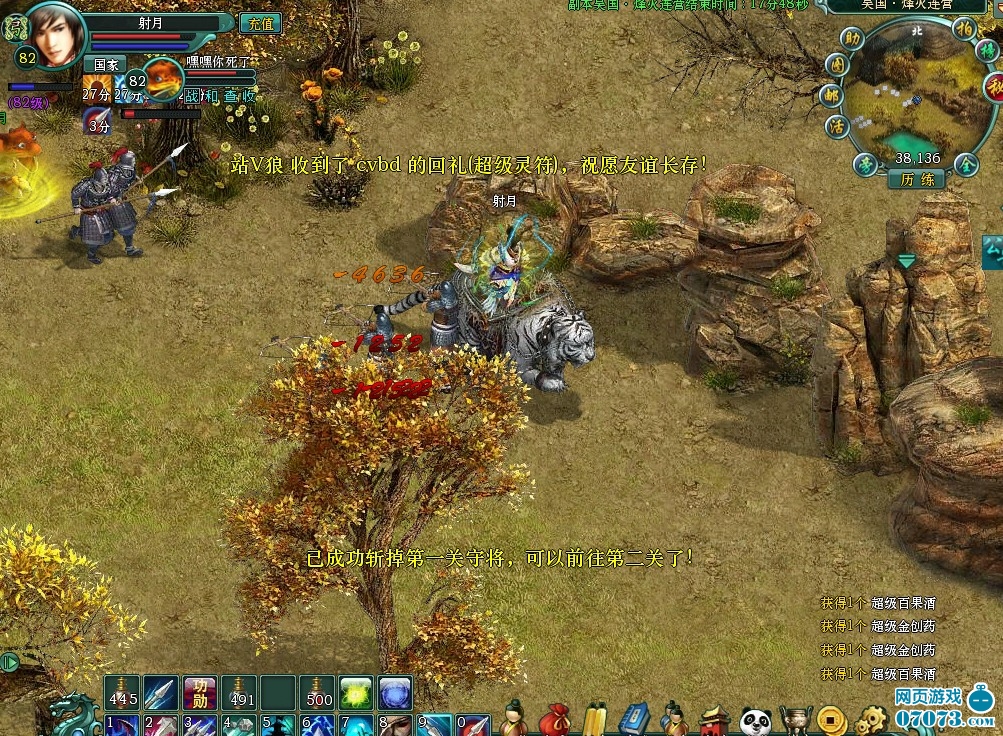Open the 榜 ranking button
1003x736 pixels.
pos(986,50)
